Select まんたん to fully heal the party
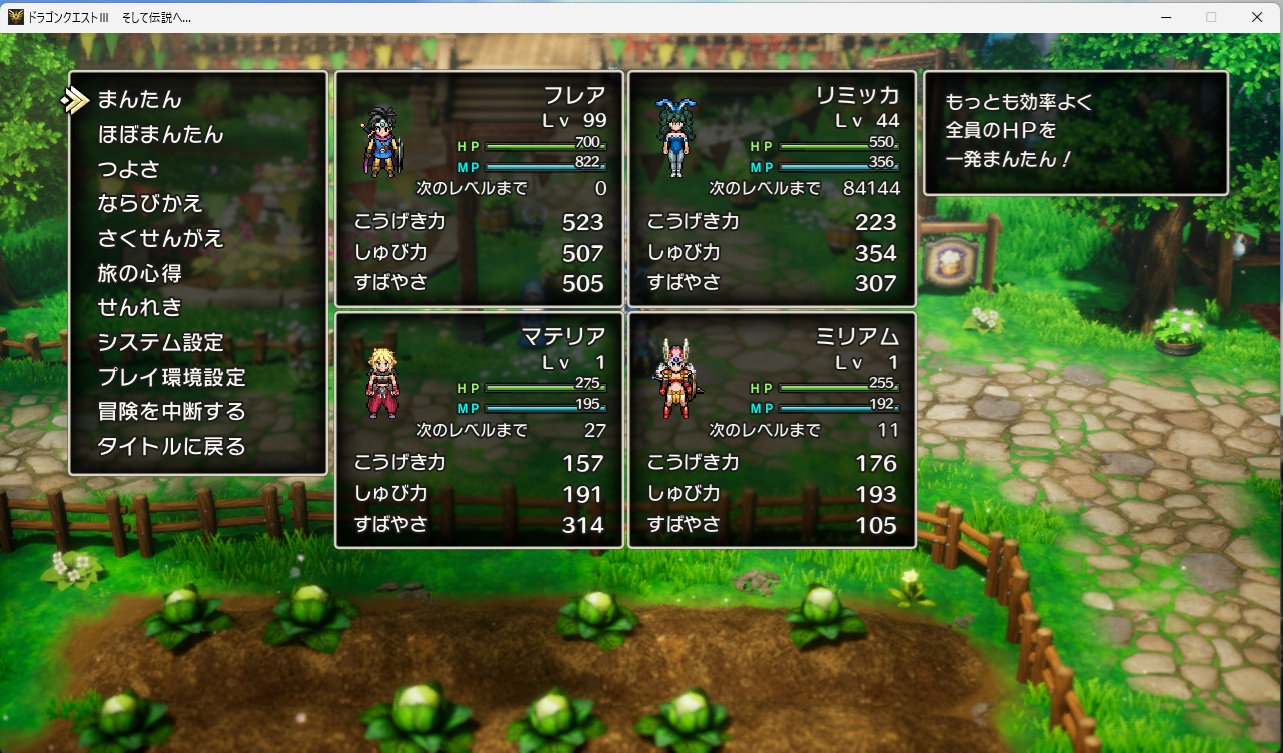The width and height of the screenshot is (1283, 753). [140, 100]
